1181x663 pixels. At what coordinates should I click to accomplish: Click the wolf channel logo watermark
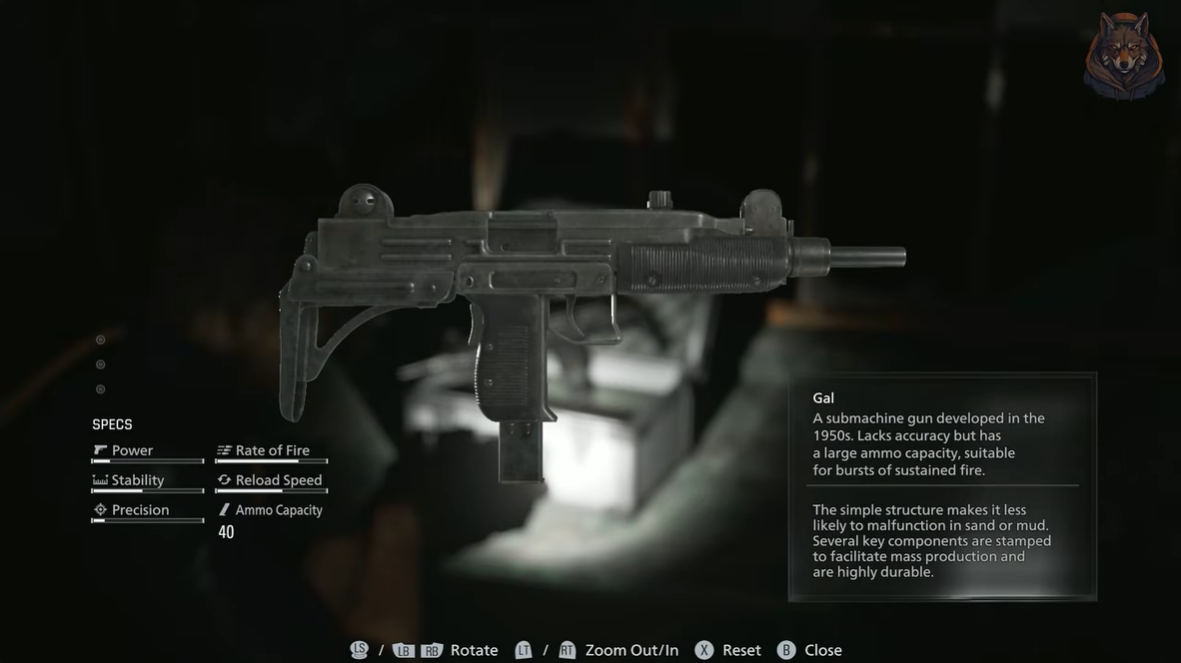[1123, 55]
